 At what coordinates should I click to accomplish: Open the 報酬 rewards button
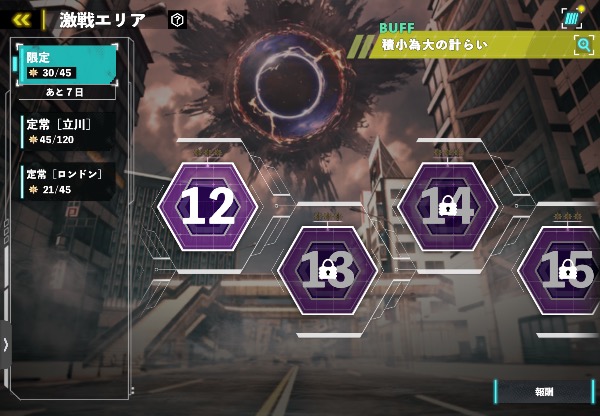[x=544, y=391]
